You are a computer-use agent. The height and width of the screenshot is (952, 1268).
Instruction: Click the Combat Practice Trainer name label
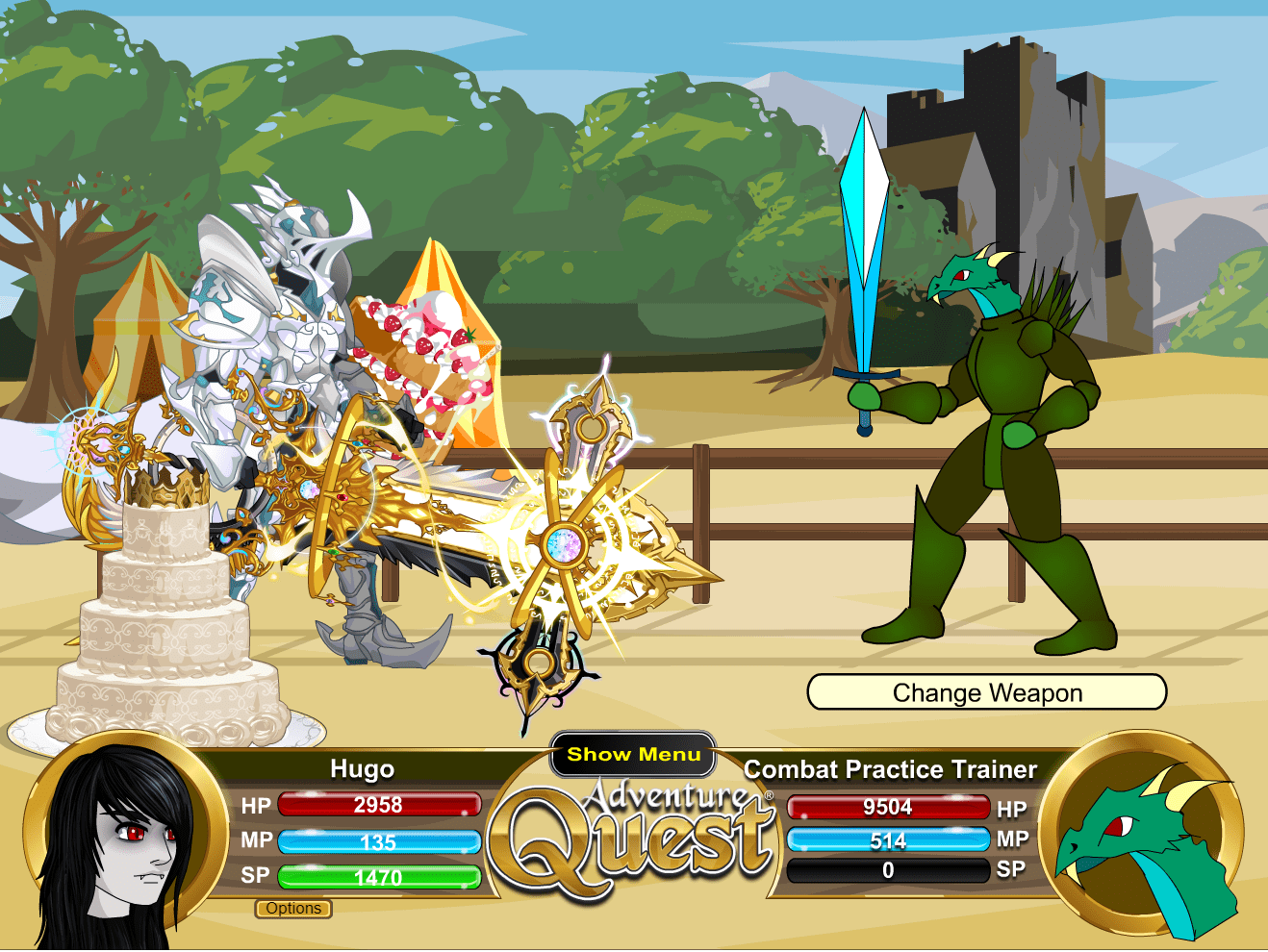pos(890,769)
